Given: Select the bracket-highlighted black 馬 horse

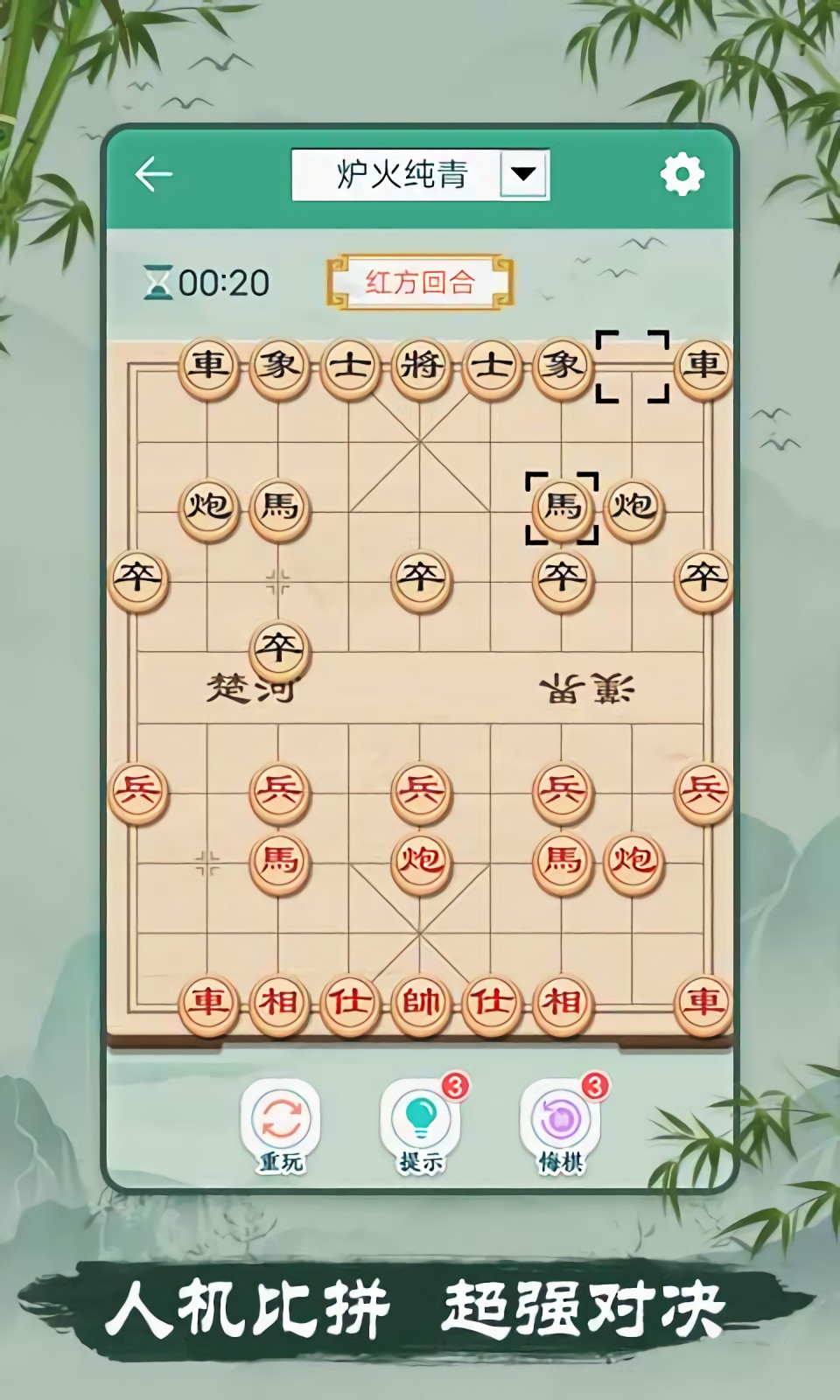Looking at the screenshot, I should click(562, 507).
